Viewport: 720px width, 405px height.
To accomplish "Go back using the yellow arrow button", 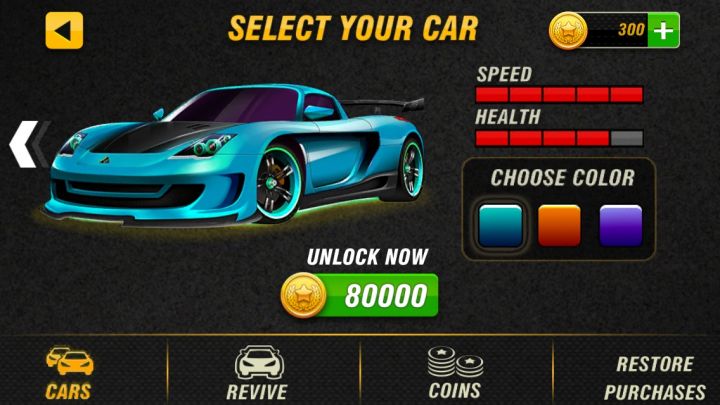I will 64,31.
